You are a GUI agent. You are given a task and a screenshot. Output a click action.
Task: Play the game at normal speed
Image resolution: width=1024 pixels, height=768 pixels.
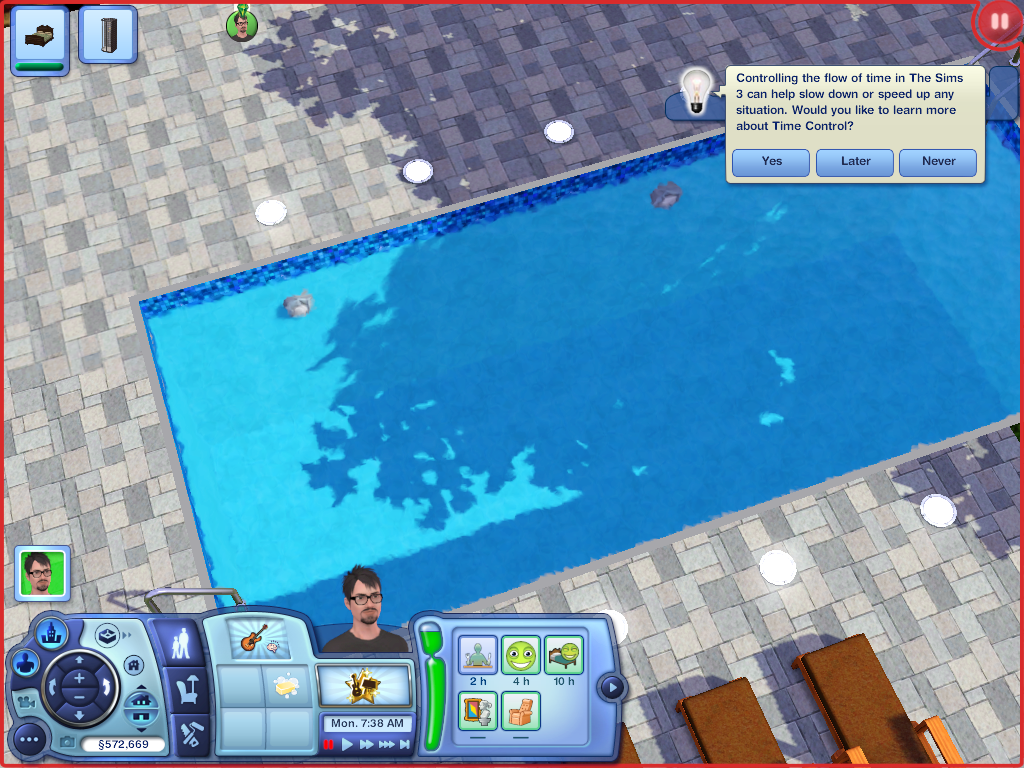coord(348,744)
